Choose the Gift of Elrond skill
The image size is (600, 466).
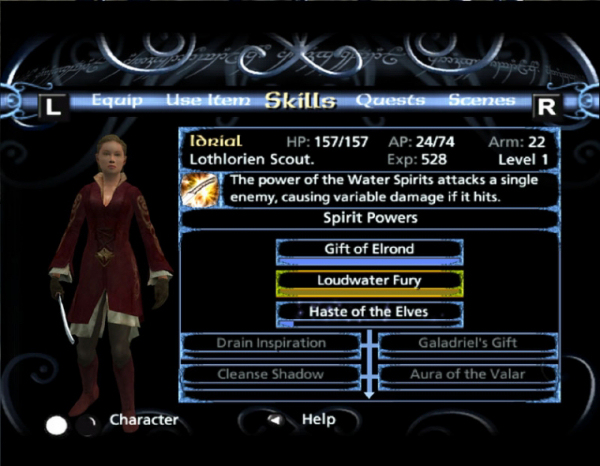tap(369, 249)
